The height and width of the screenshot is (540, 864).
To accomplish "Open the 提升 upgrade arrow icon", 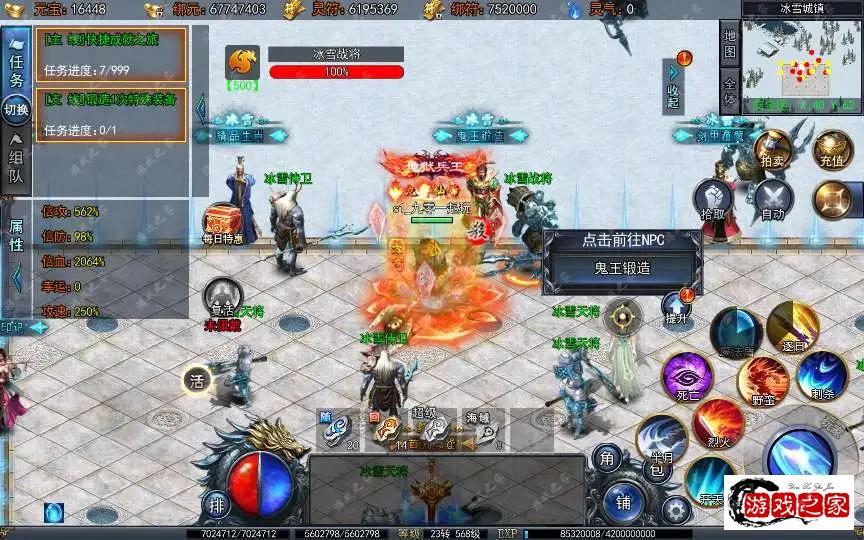I will [x=676, y=305].
